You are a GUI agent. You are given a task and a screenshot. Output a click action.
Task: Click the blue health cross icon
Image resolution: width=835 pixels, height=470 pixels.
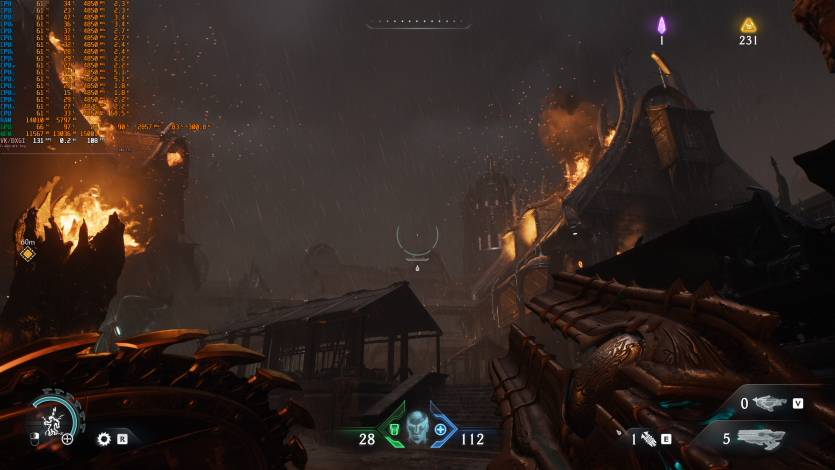tap(441, 429)
